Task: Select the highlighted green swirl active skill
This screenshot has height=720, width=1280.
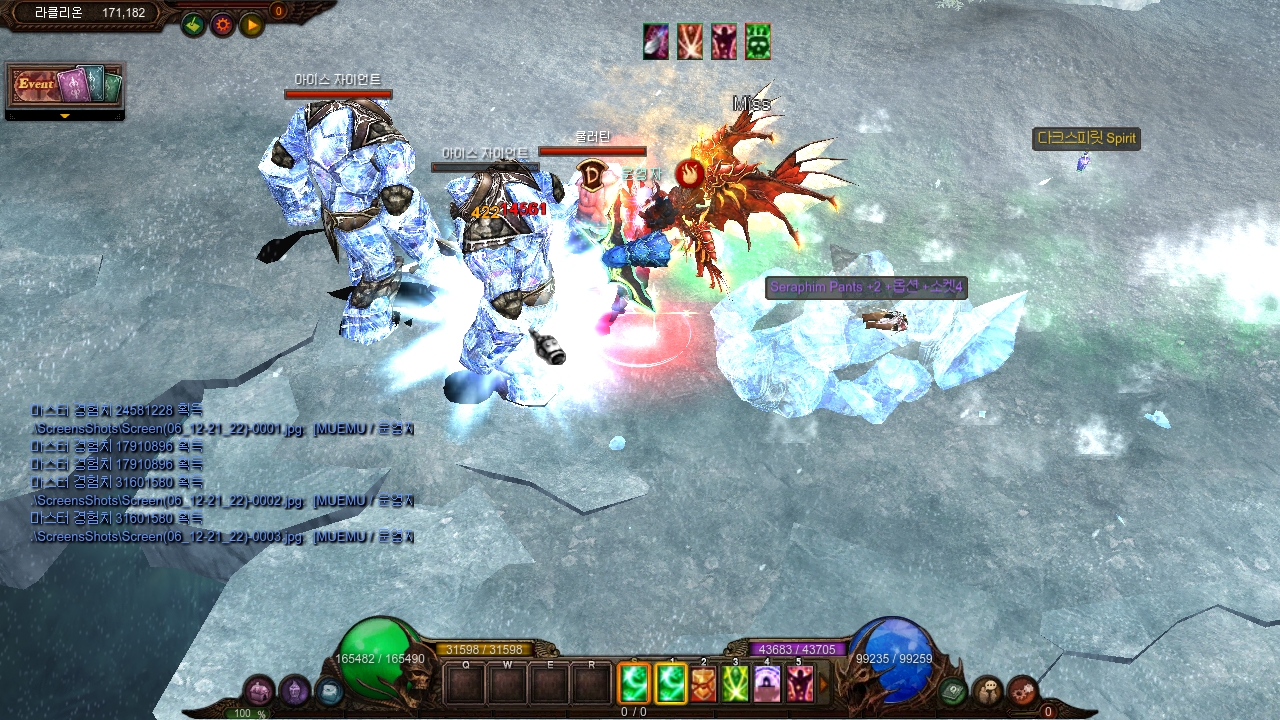Action: click(634, 684)
